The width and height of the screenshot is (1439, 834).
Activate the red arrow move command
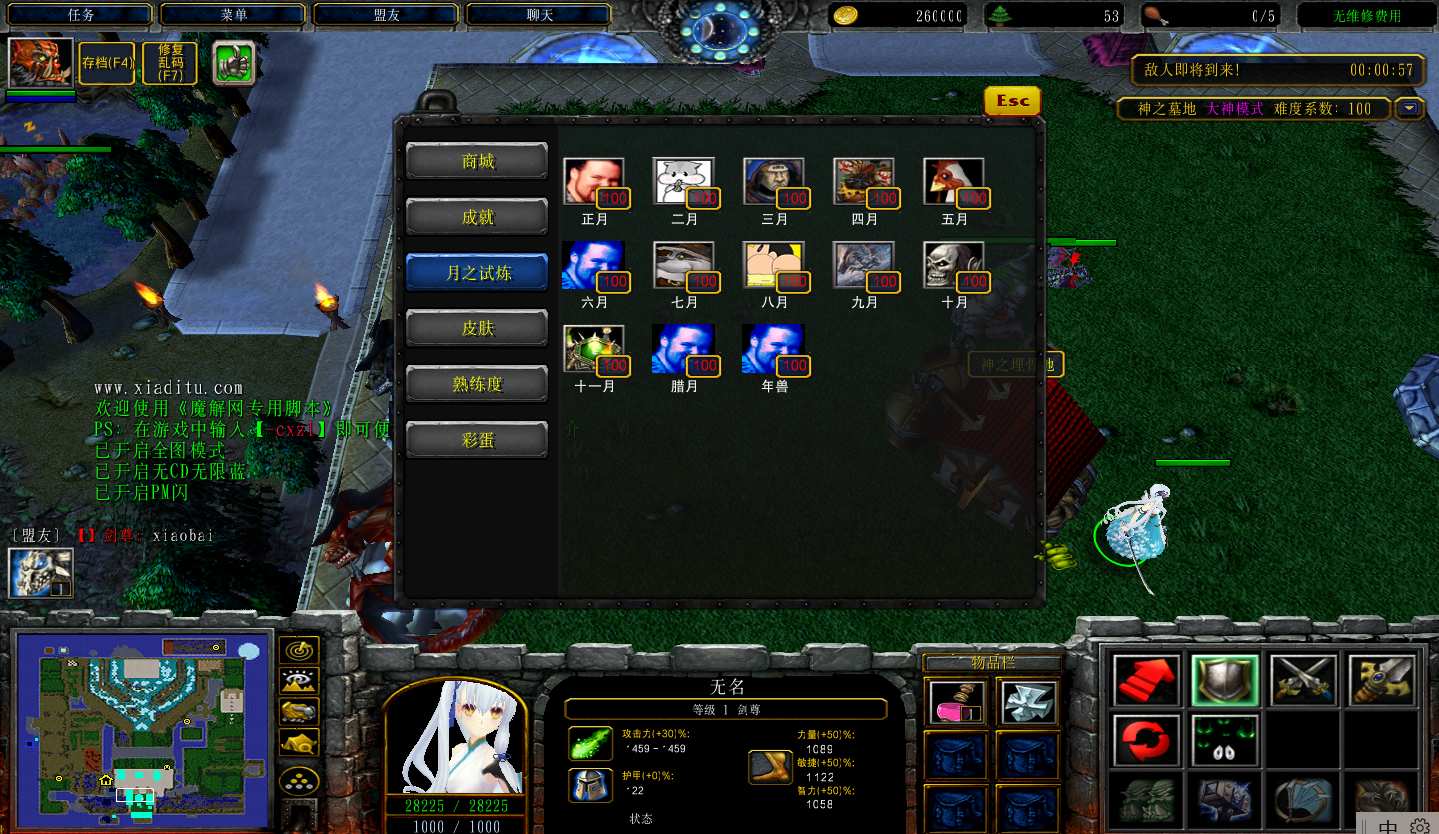click(1146, 680)
